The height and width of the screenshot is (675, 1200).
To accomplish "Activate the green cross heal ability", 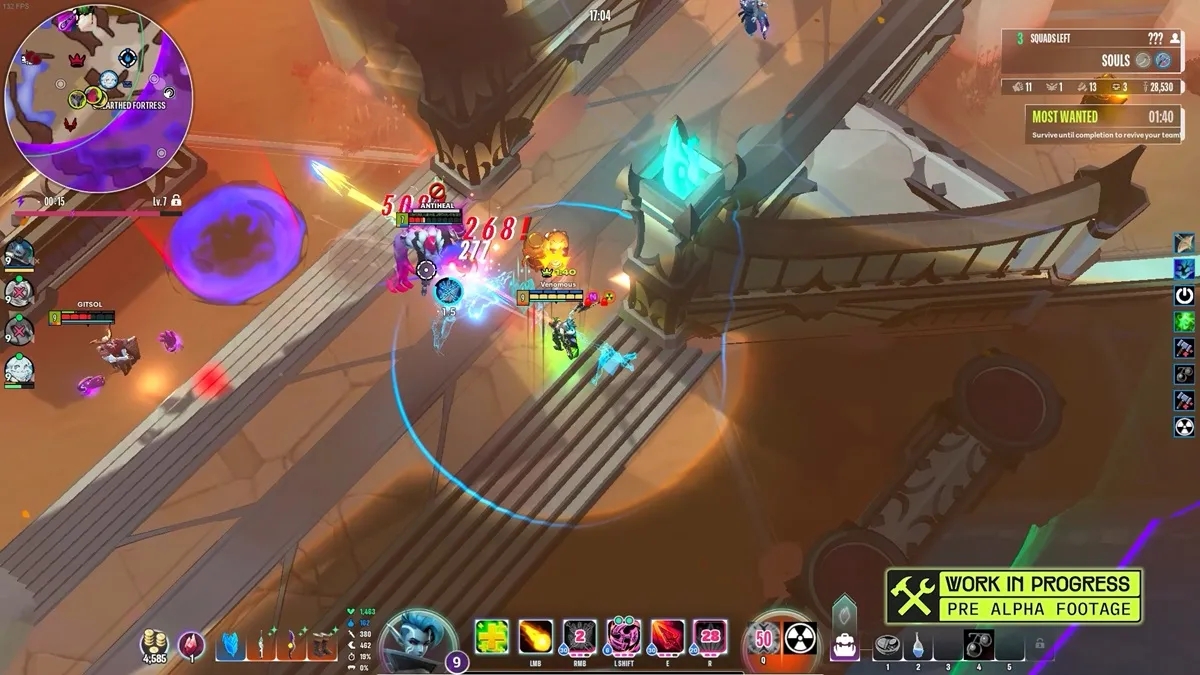I will (x=491, y=637).
